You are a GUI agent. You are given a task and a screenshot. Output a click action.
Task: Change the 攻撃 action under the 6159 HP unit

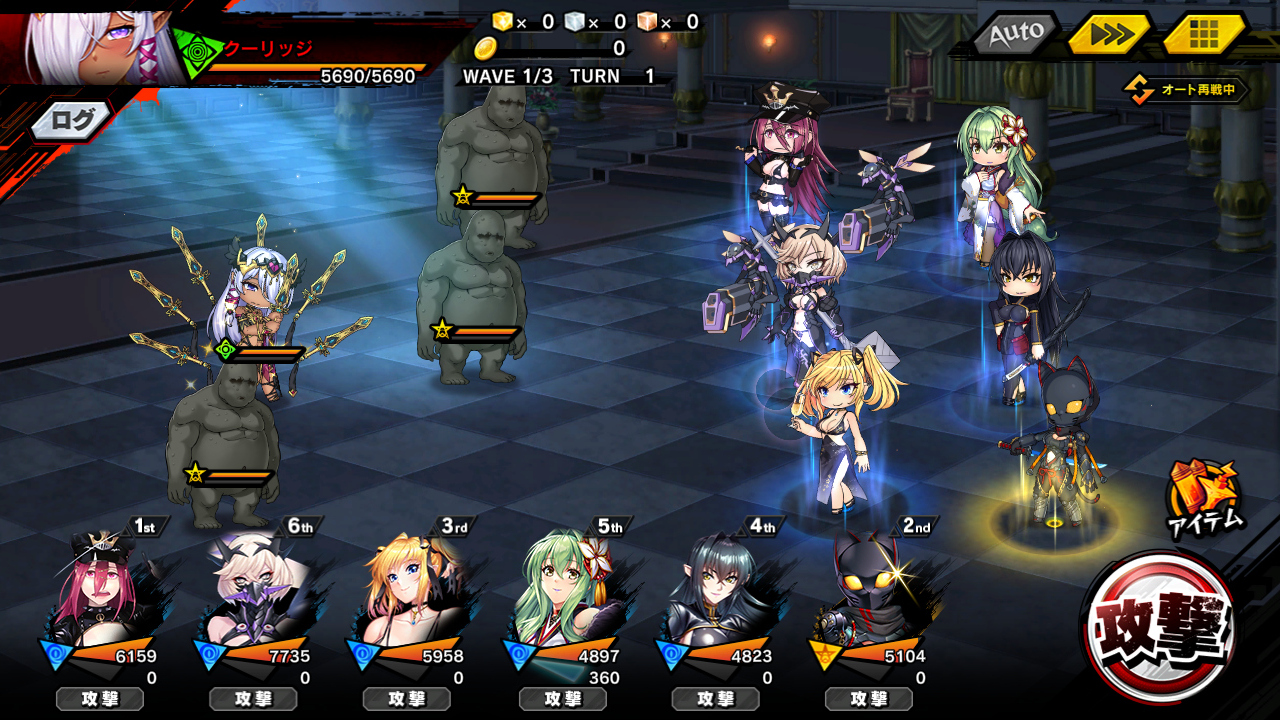click(x=100, y=699)
